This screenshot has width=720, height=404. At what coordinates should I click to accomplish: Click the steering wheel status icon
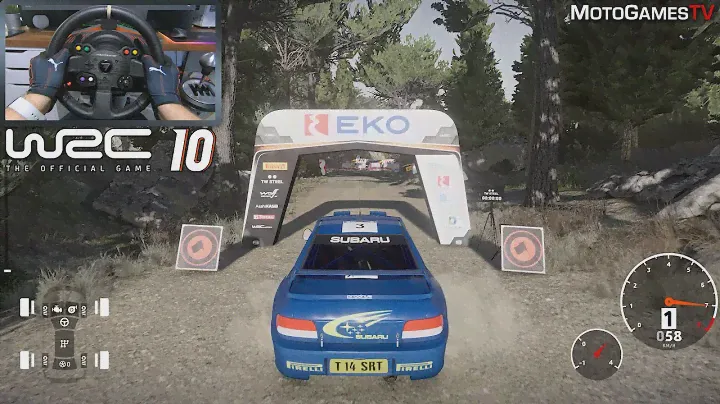tap(66, 323)
